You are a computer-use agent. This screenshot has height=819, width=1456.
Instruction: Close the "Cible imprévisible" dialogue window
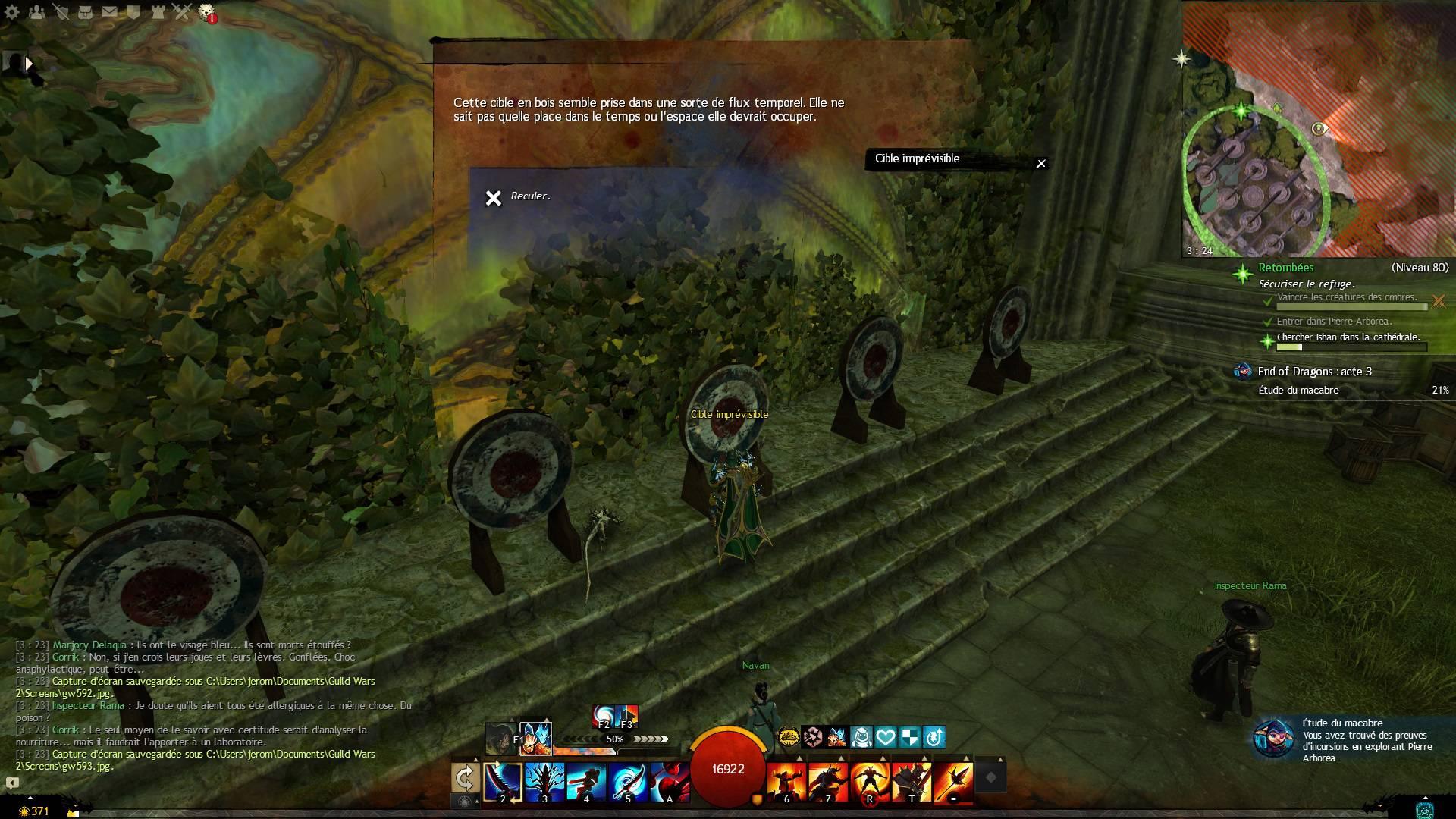pos(1041,163)
